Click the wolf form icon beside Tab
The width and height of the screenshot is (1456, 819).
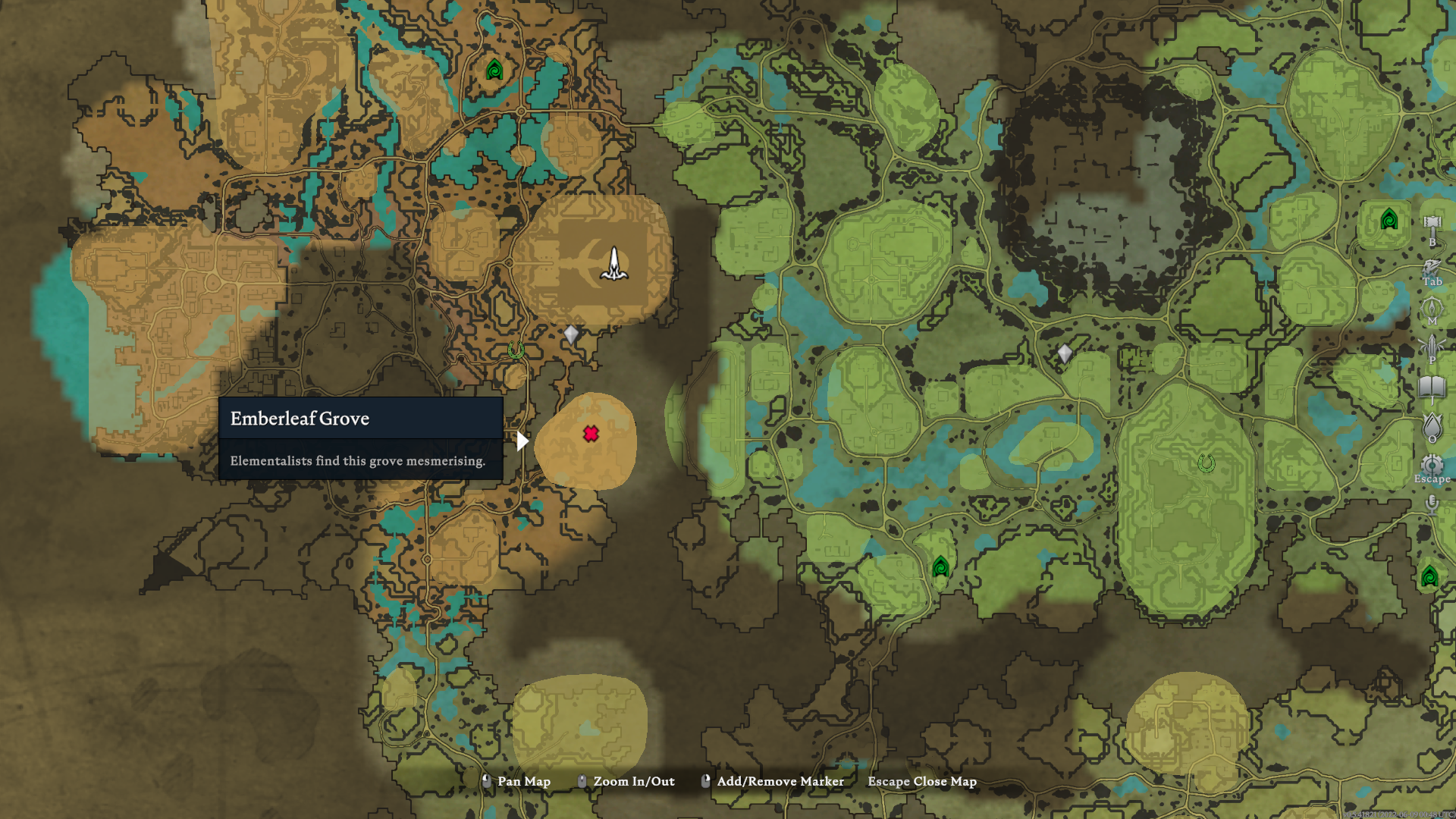(x=1431, y=265)
